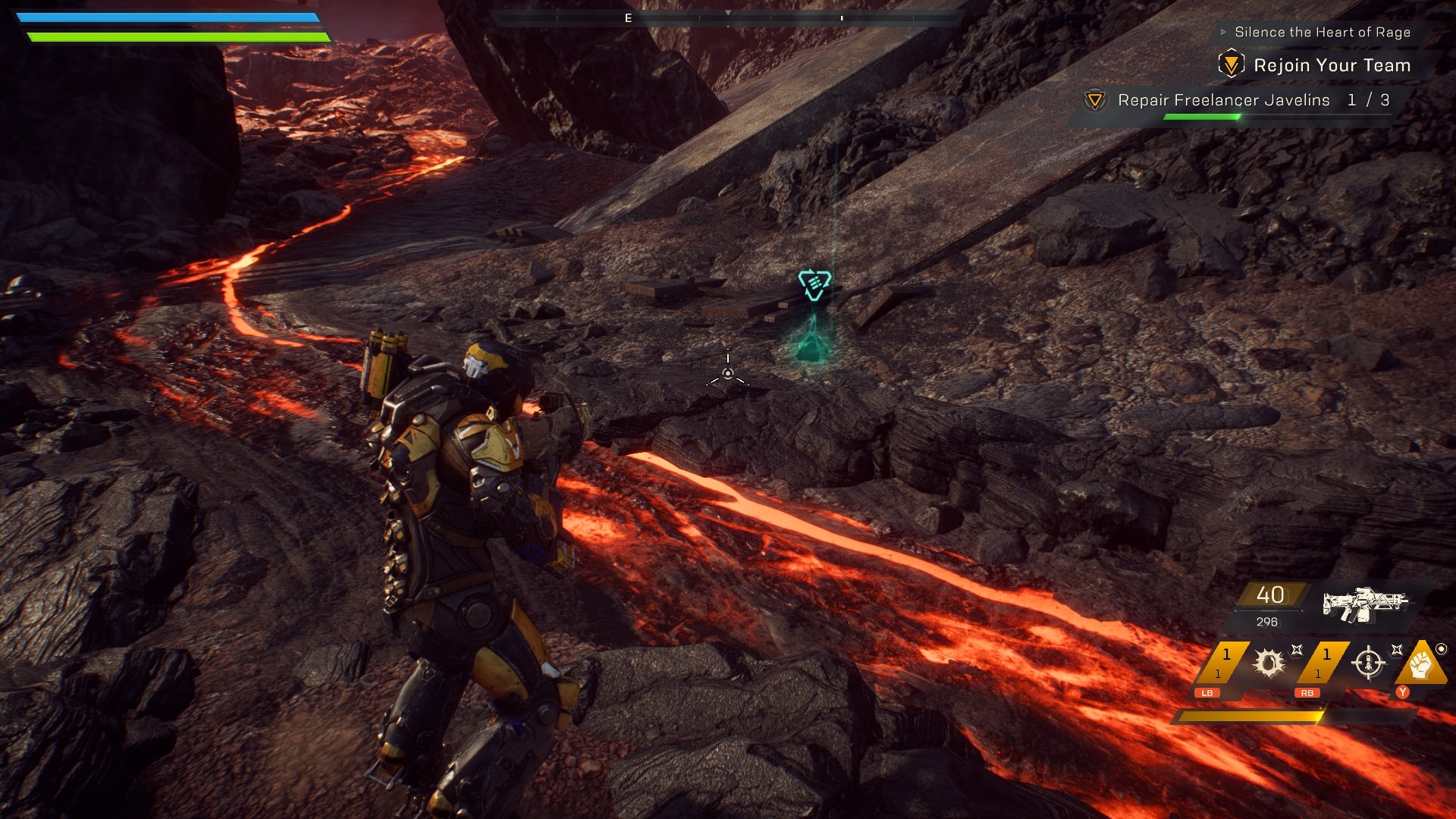Open the Rejoin Your Team objective
1456x819 pixels.
pos(1331,65)
